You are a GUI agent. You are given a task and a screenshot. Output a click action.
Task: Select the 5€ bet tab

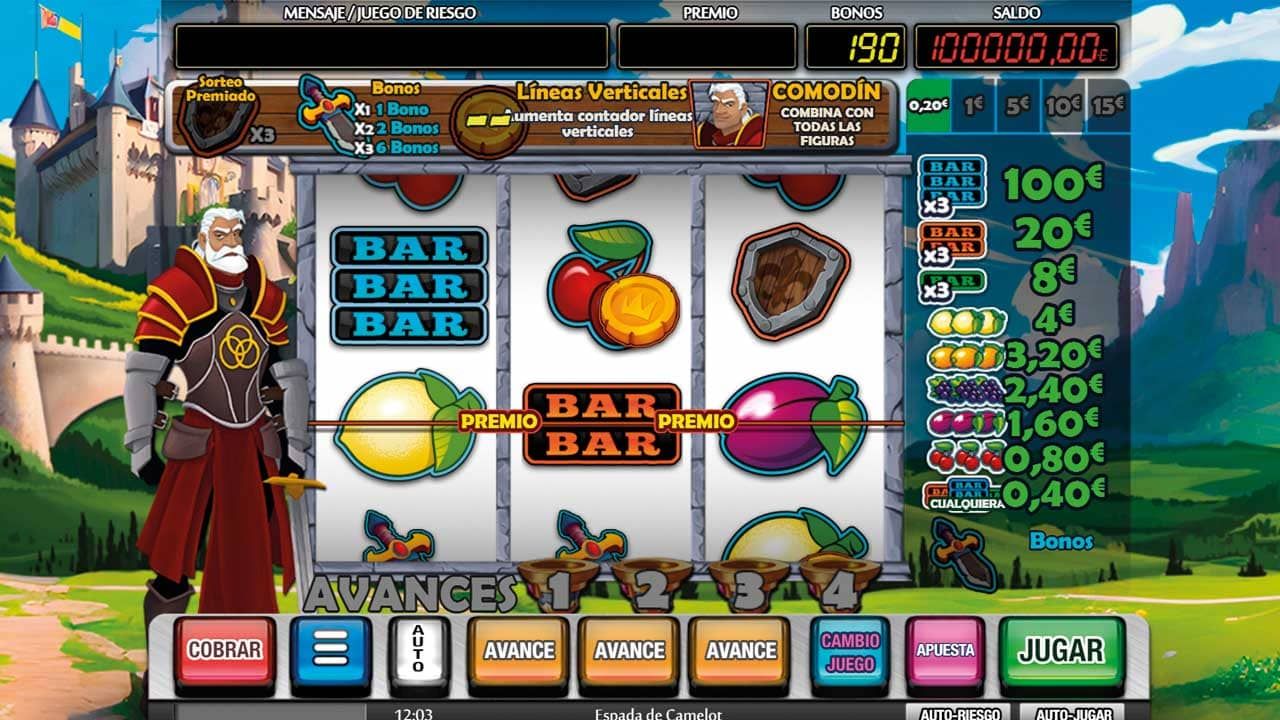(x=1017, y=105)
